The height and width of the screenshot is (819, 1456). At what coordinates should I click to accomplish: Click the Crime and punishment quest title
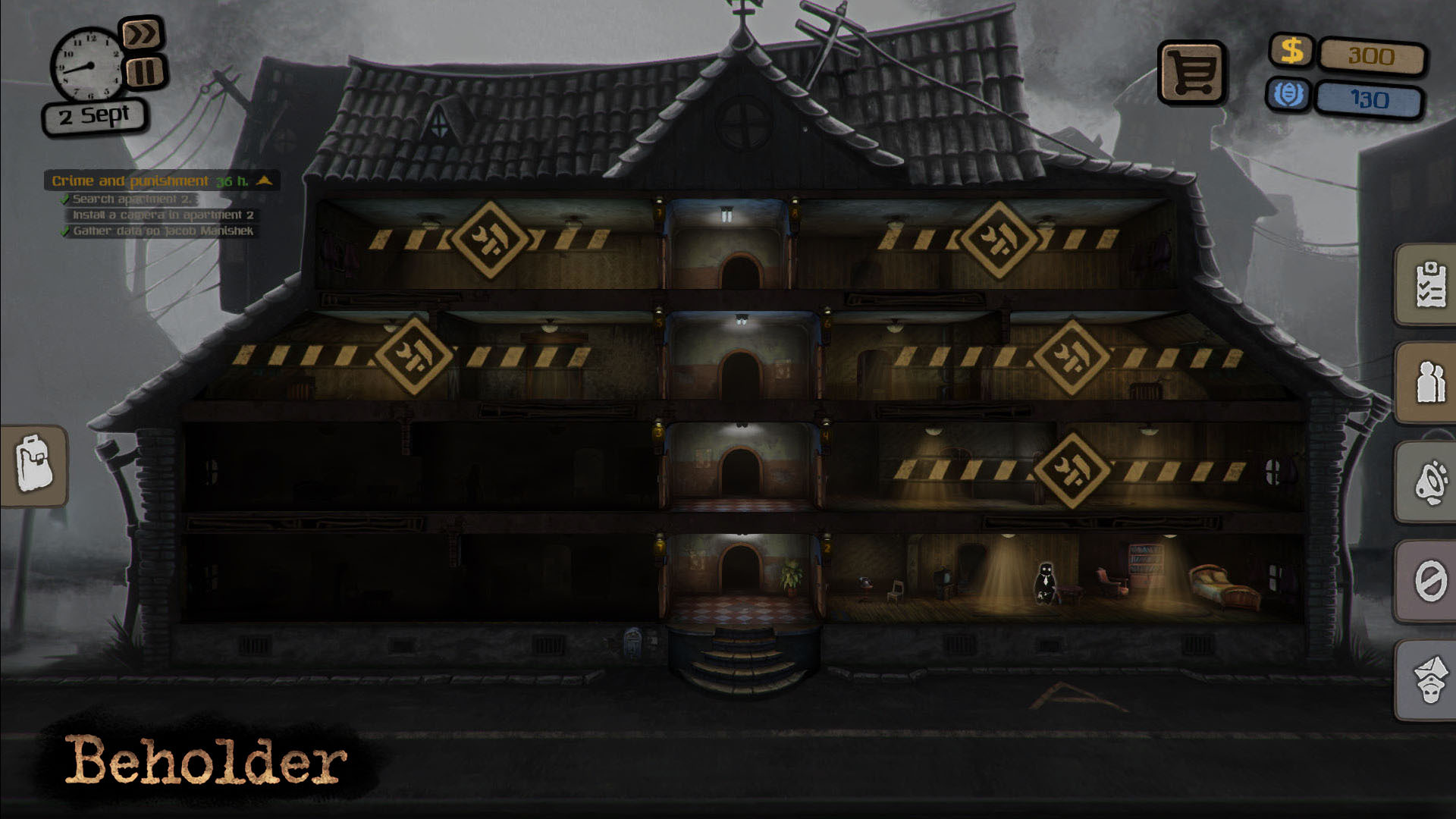point(130,181)
